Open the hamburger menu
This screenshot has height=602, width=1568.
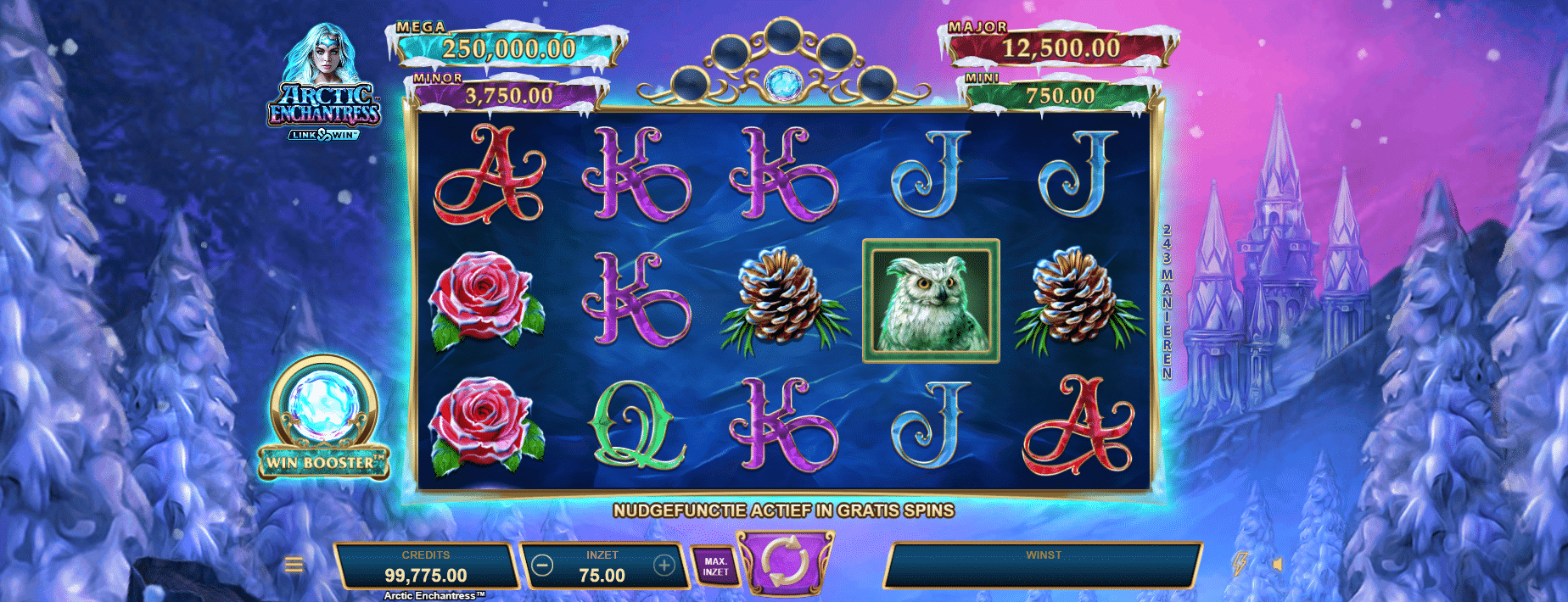[x=294, y=565]
